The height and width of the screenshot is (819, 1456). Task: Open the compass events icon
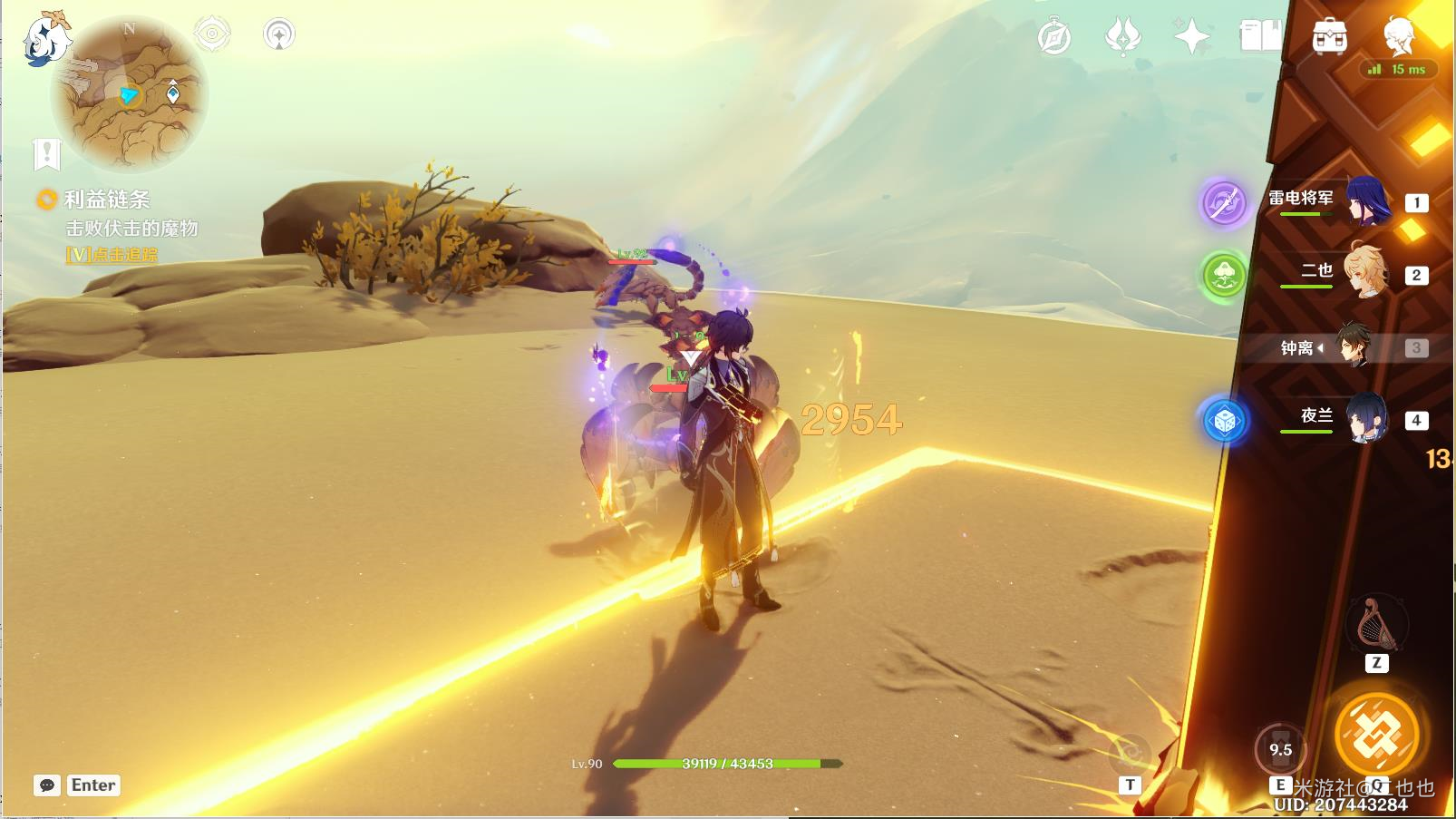pos(1054,37)
